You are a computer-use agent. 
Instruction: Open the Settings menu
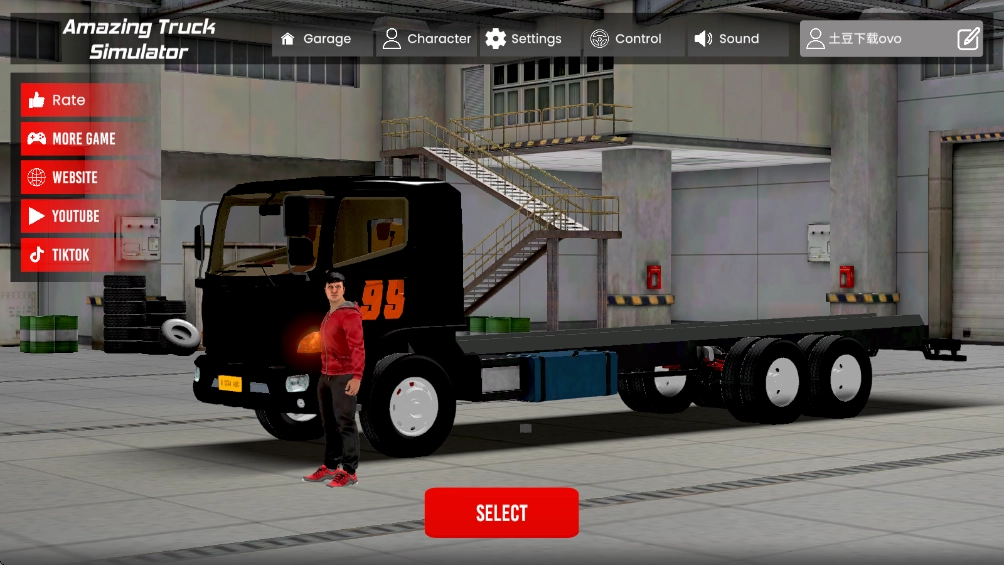tap(524, 39)
